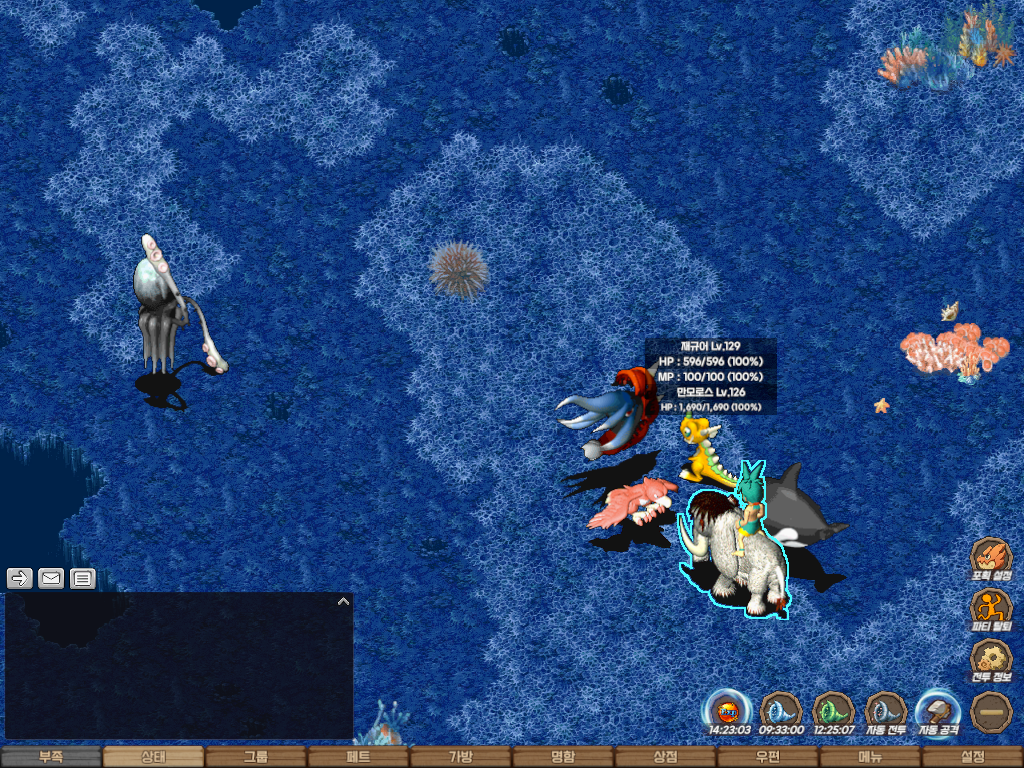Open the 명함 (name card) menu

tap(563, 757)
